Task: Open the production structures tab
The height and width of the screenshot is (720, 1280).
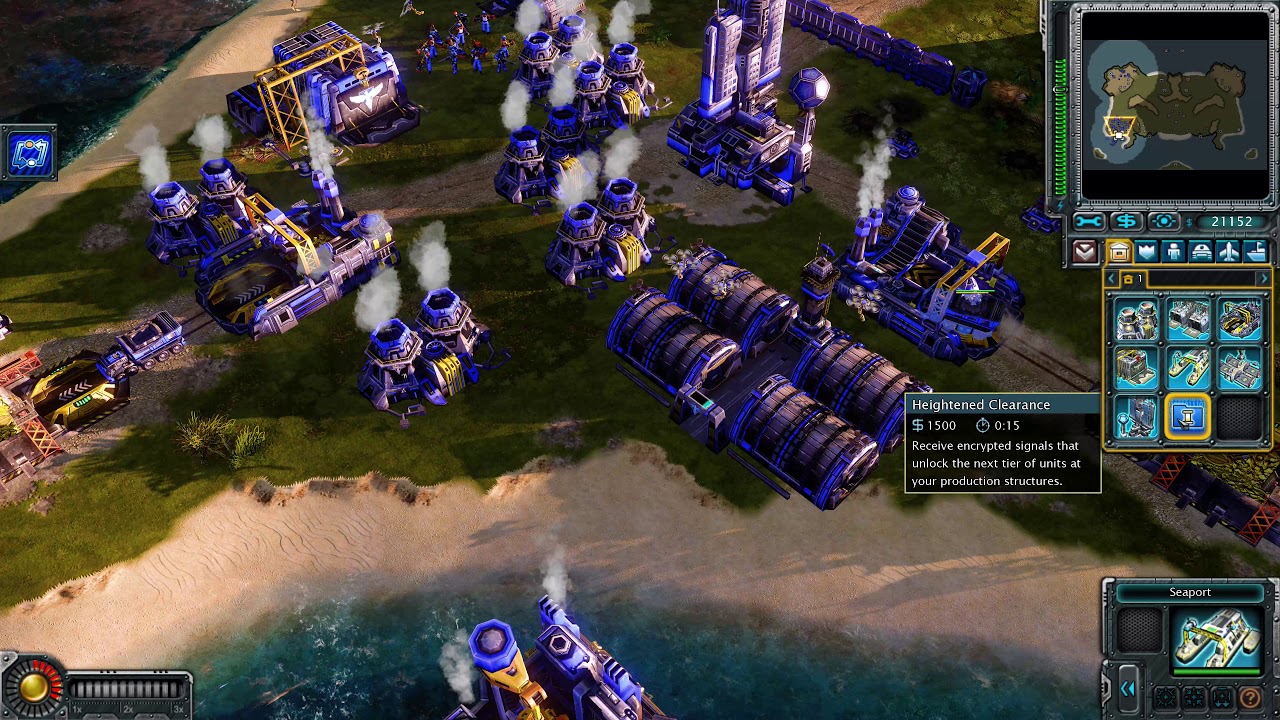Action: (1118, 252)
